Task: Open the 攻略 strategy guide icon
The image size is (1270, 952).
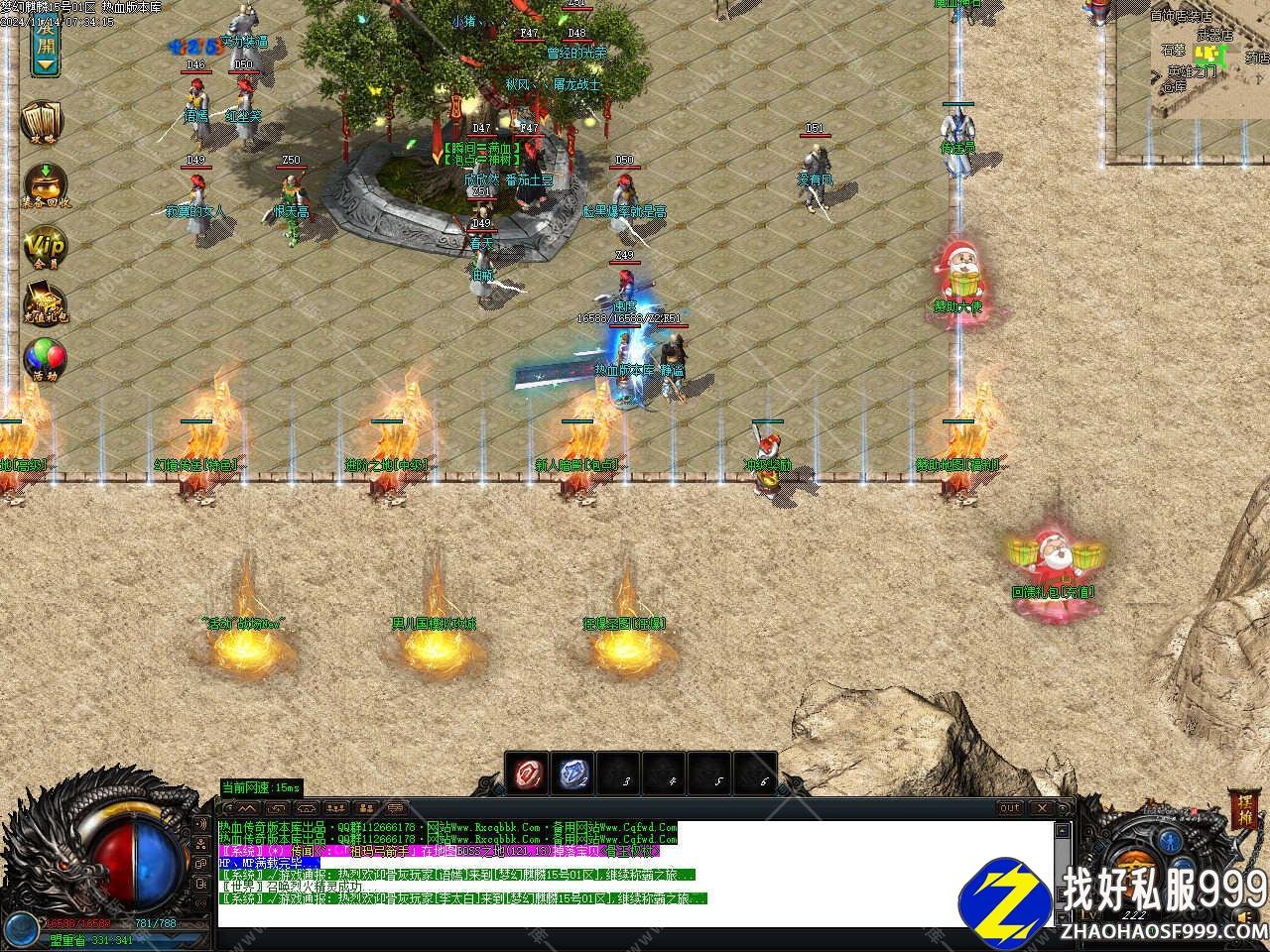Action: 44,123
